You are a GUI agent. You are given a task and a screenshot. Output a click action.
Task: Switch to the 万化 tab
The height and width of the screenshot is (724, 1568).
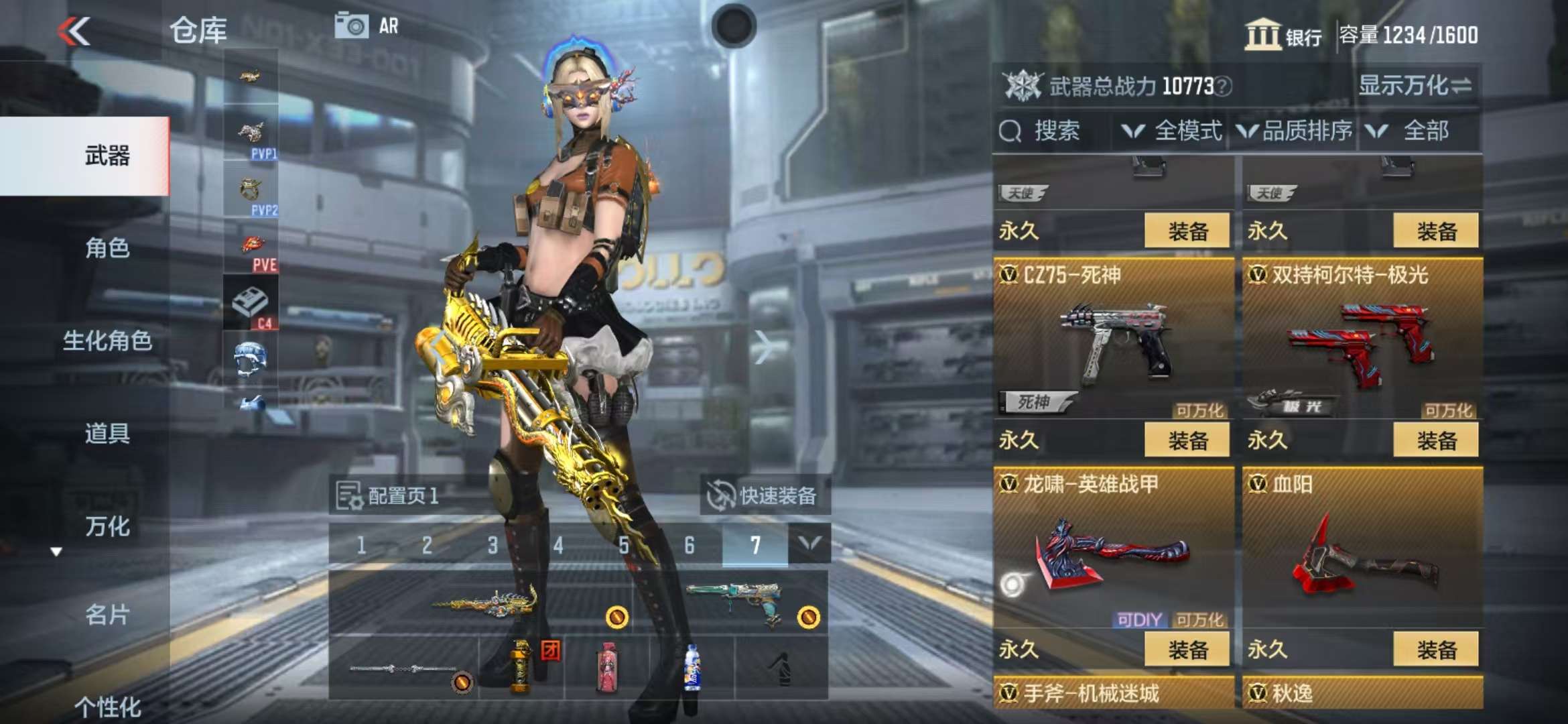107,526
